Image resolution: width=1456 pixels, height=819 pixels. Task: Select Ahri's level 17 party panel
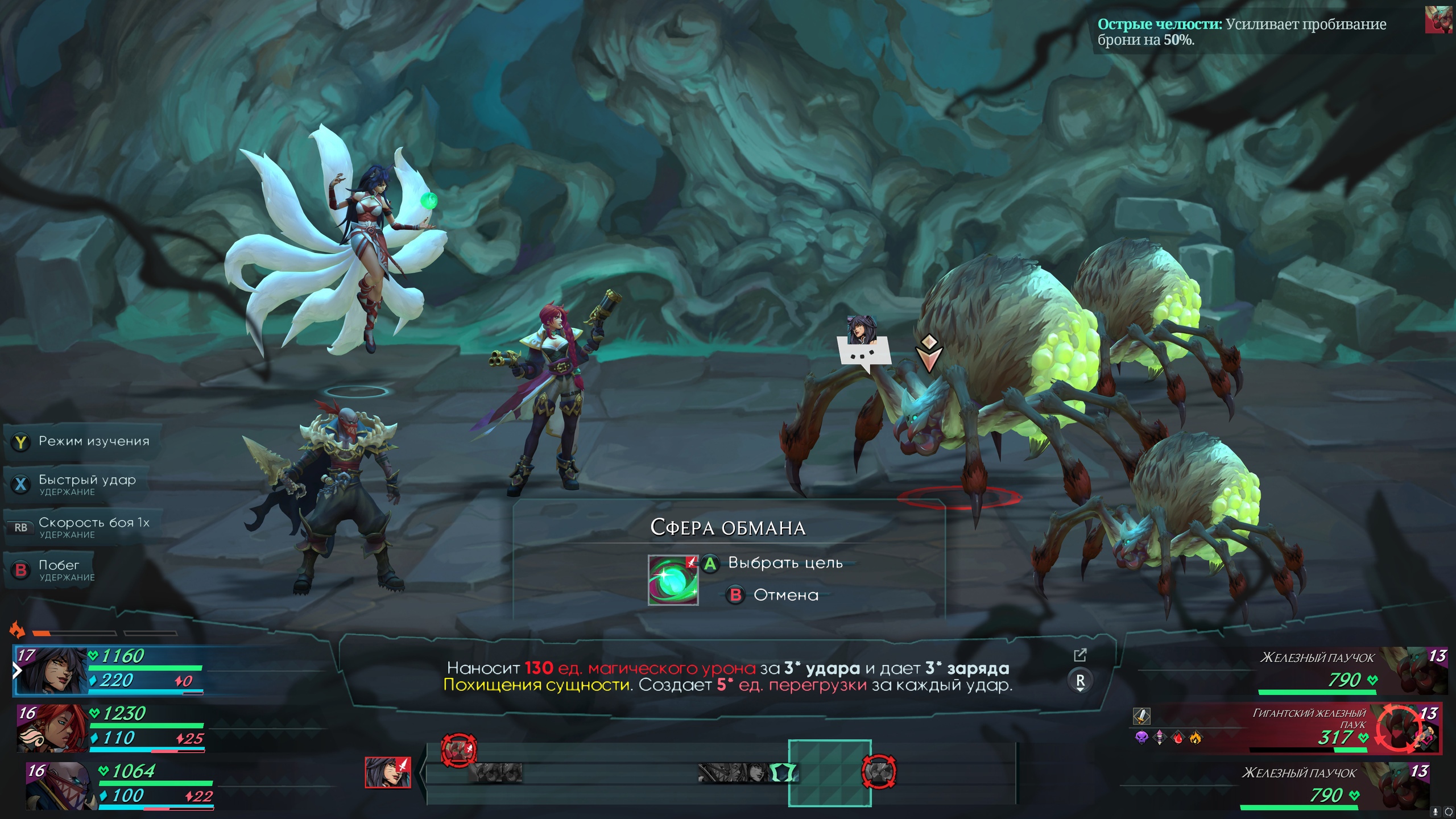[108, 671]
